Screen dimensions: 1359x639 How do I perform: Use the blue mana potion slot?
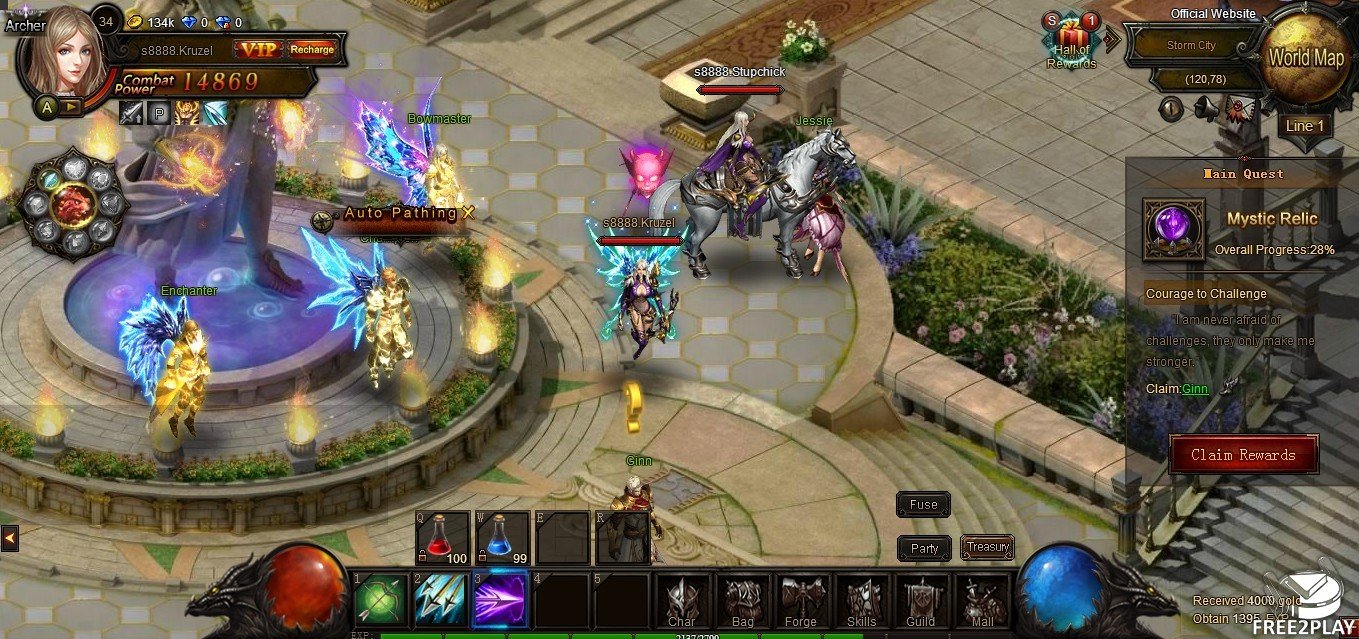pos(502,538)
